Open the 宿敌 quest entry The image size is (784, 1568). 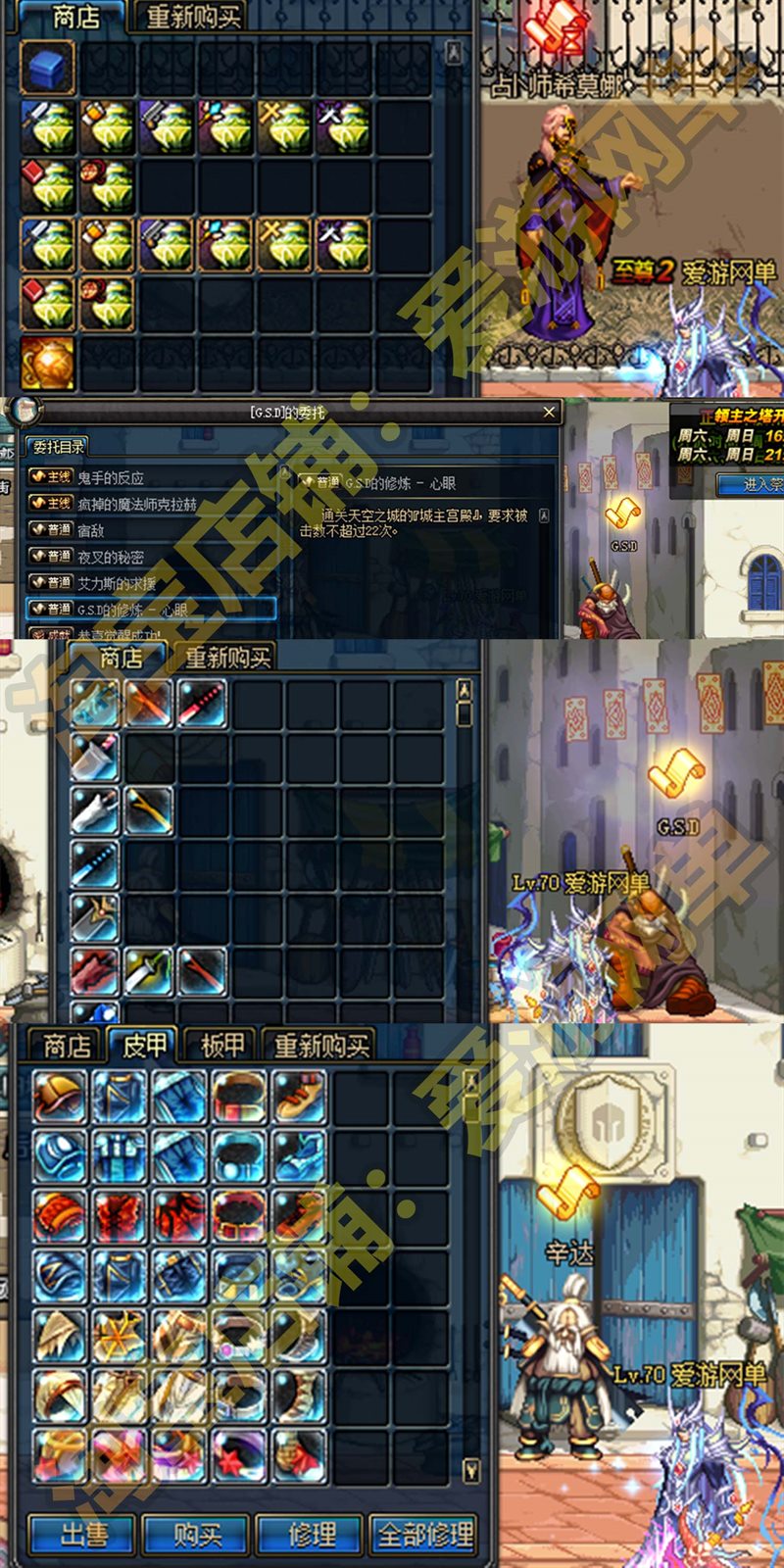(x=91, y=531)
